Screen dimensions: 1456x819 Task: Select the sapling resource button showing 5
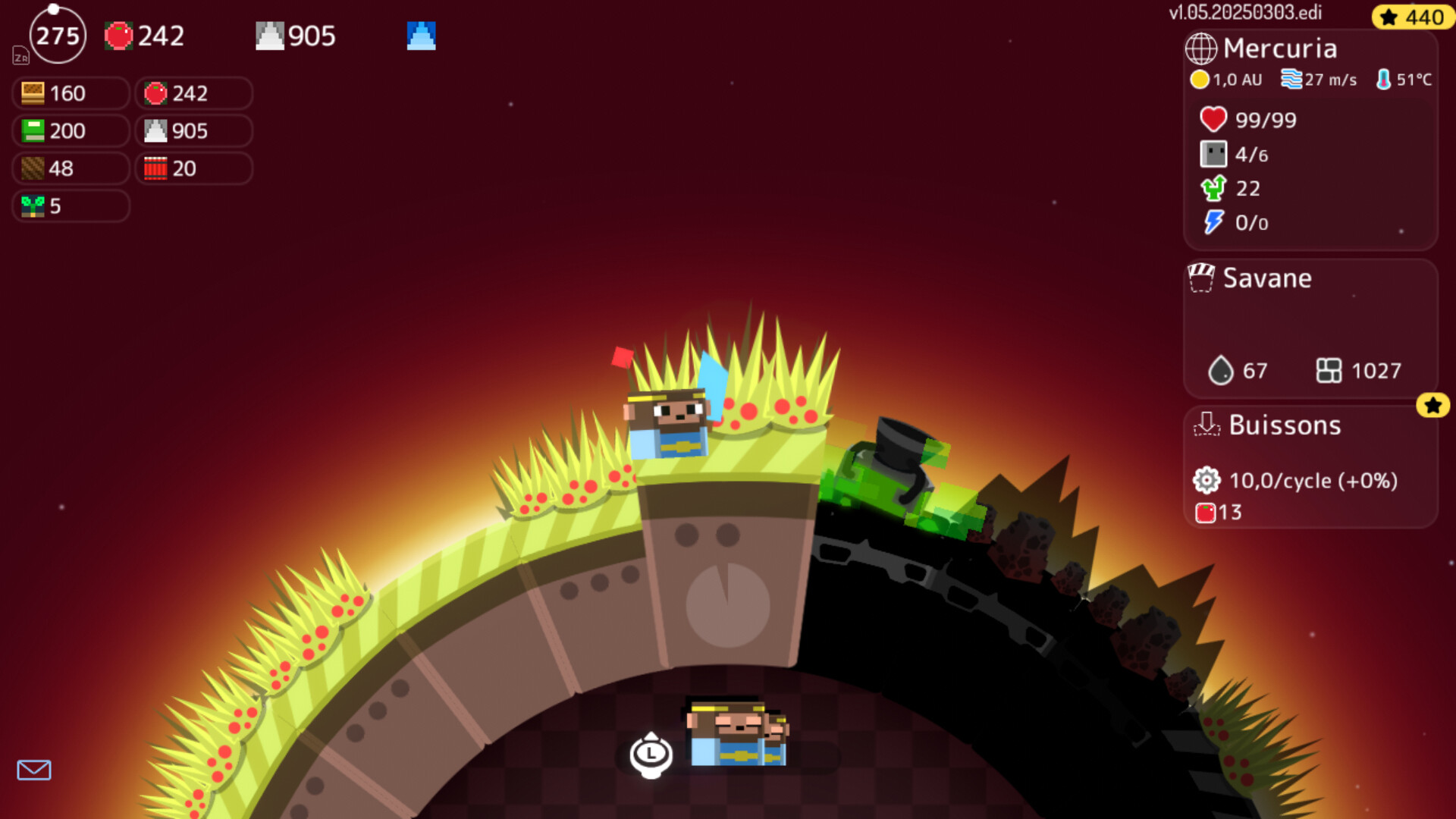pos(69,206)
